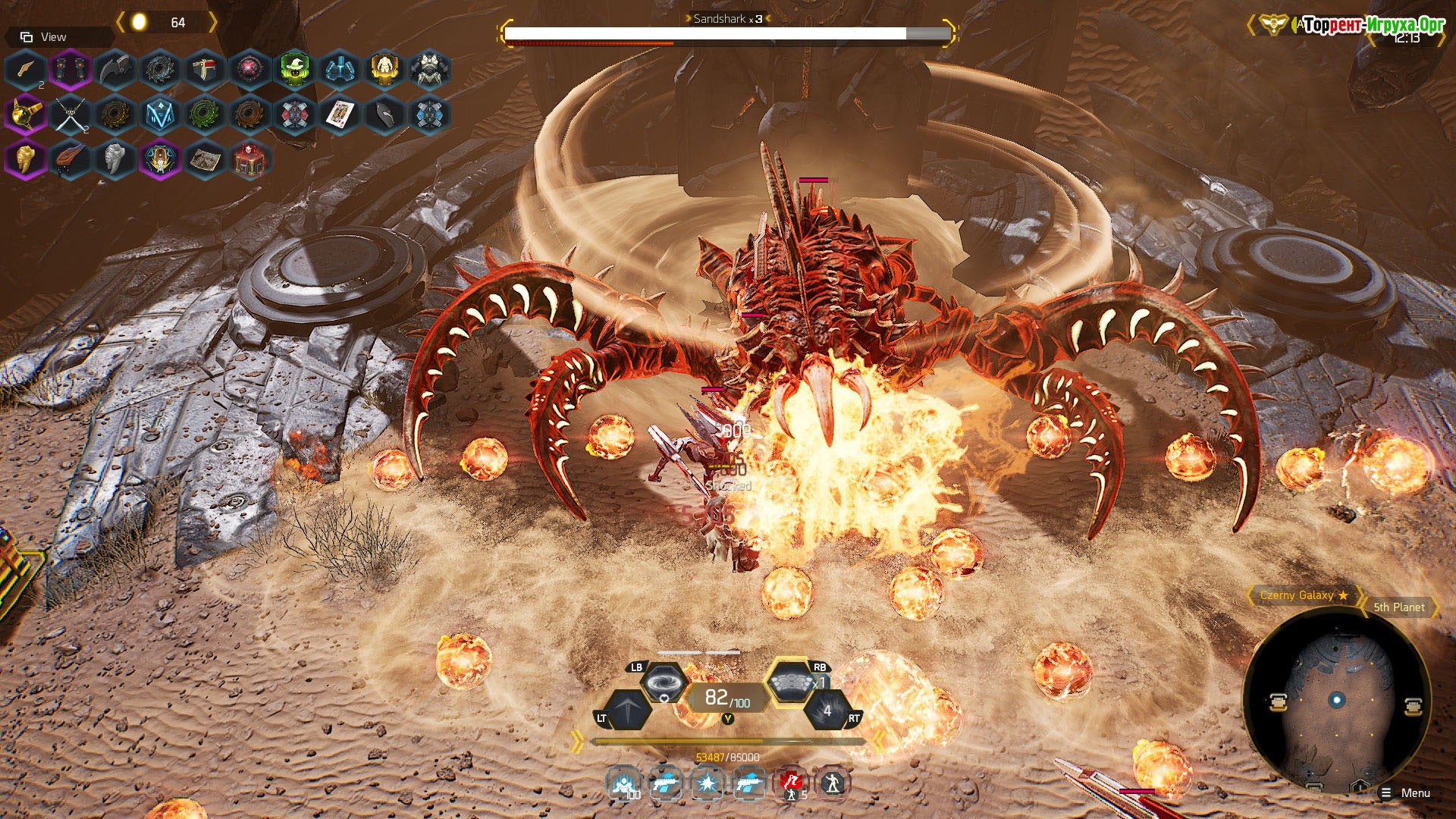
Task: Choose the red treasure chest item
Action: (x=249, y=160)
